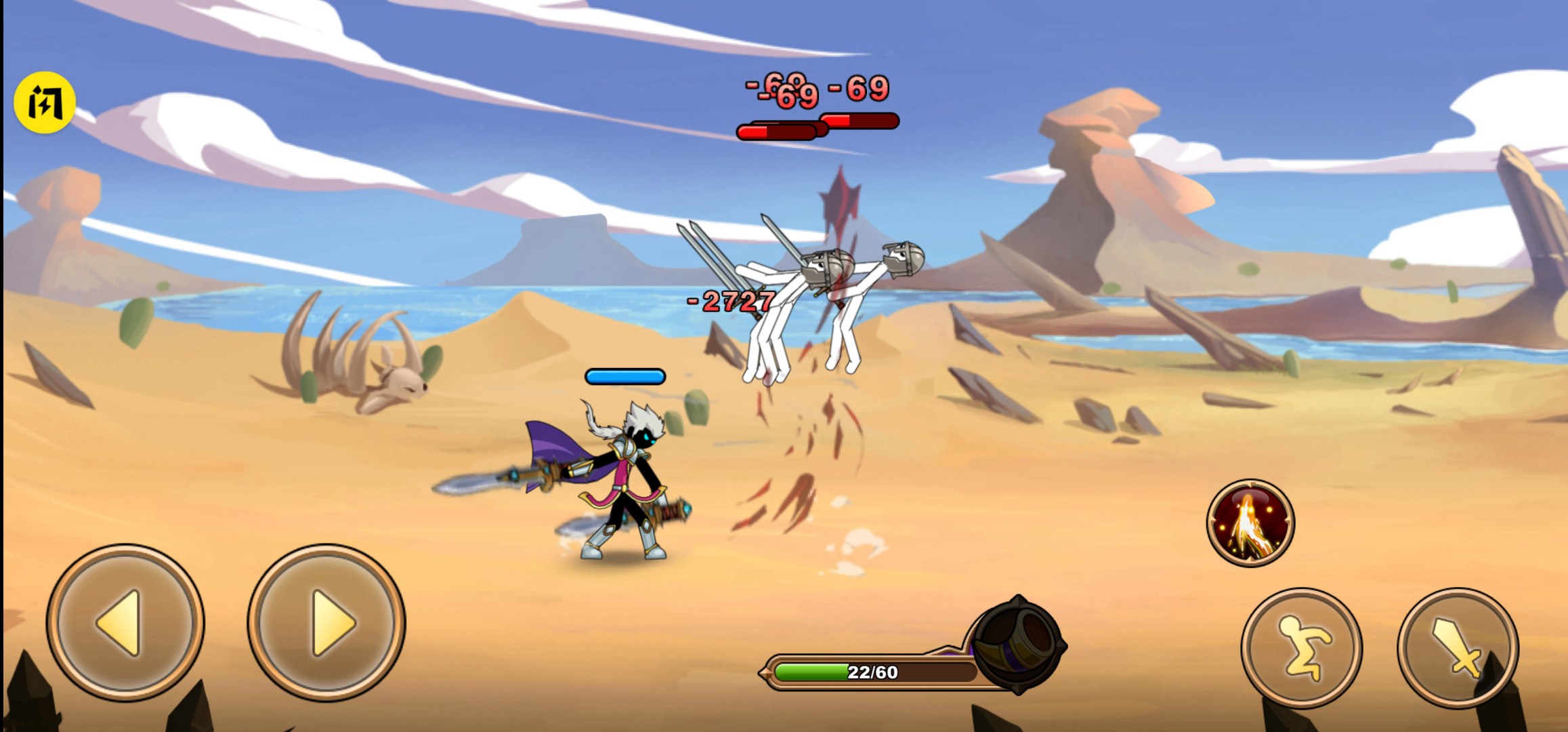Fire the cannon barrel icon

(x=1018, y=644)
